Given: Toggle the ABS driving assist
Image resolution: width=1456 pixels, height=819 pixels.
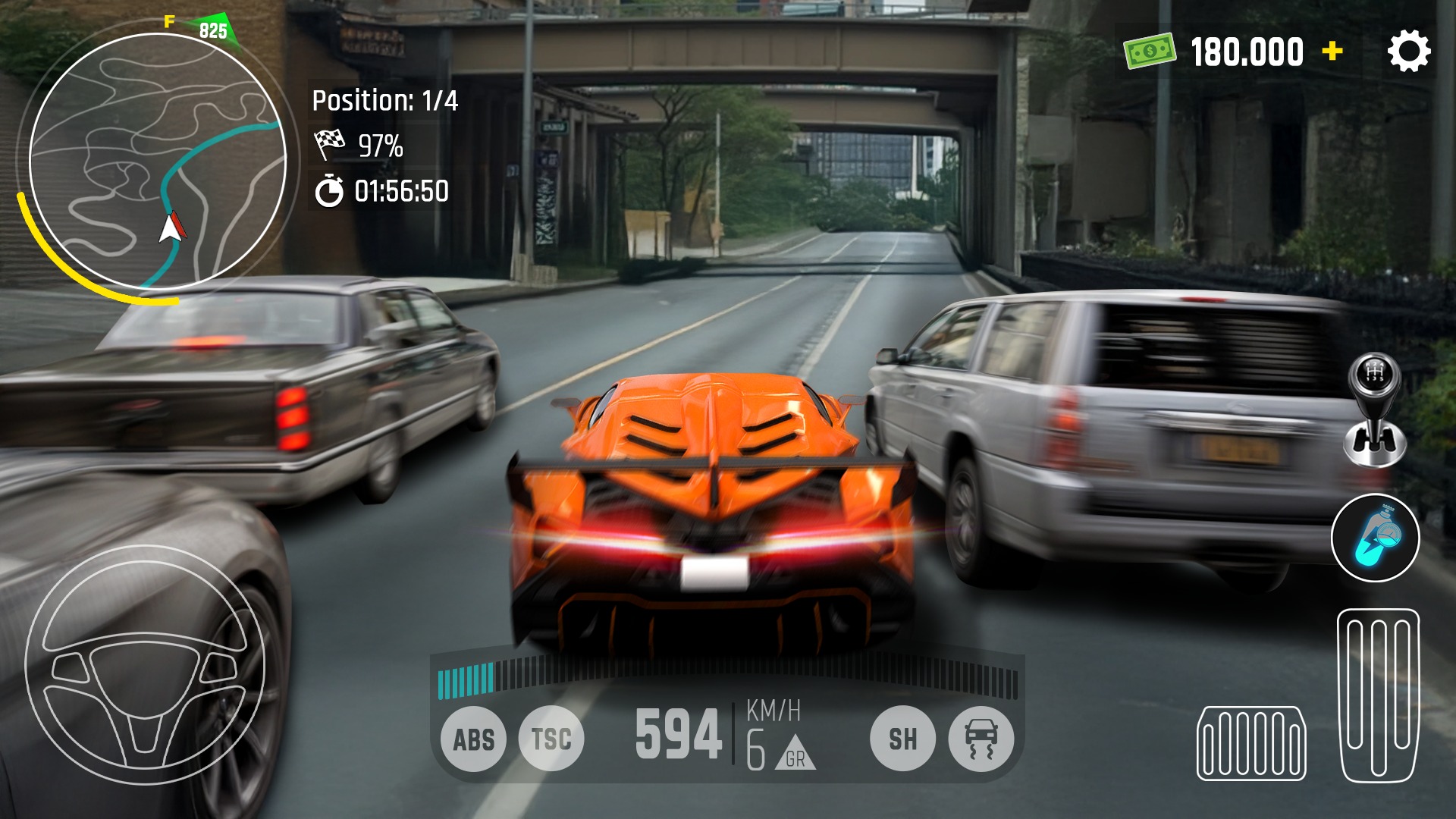Looking at the screenshot, I should pyautogui.click(x=474, y=737).
